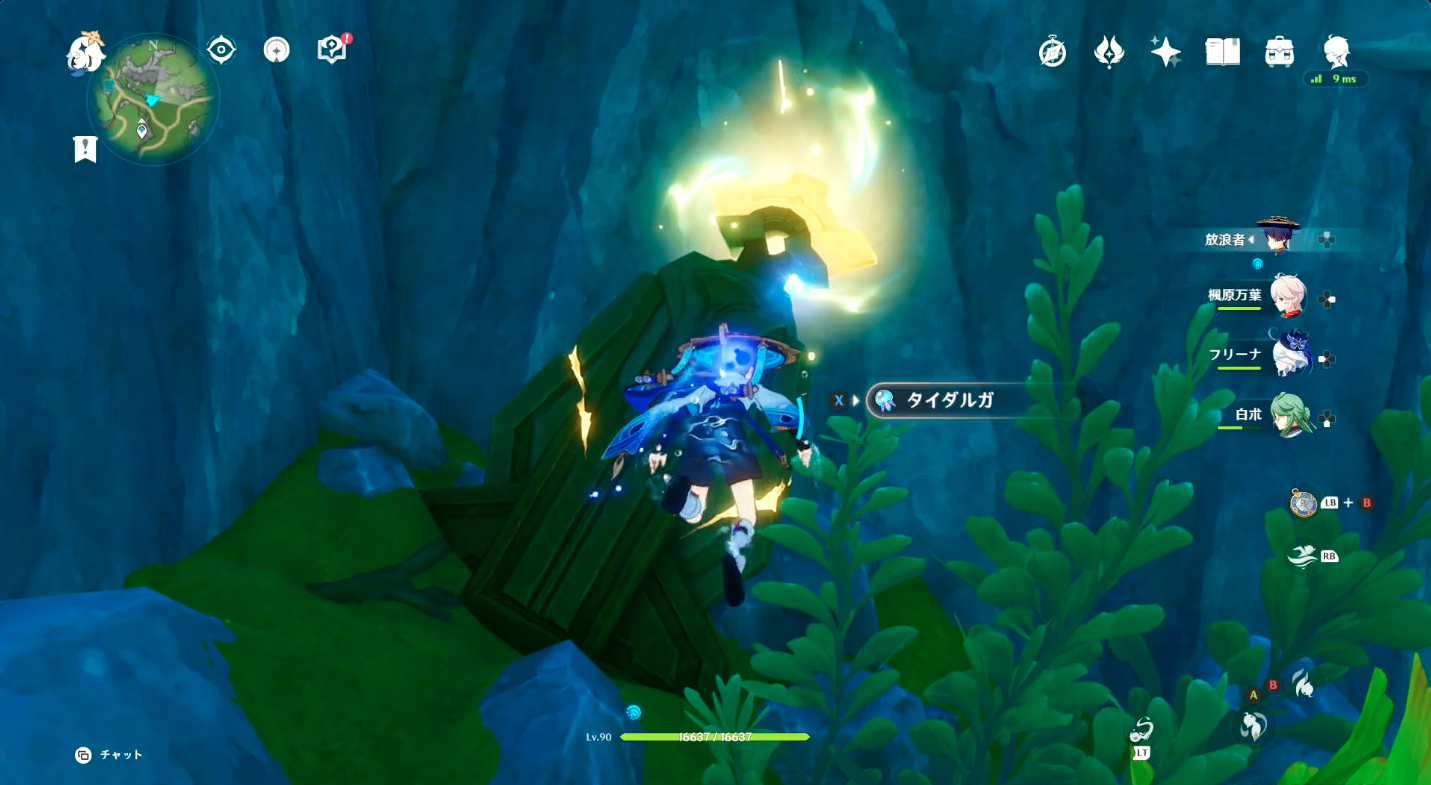1431x785 pixels.
Task: Open the character profile head icon
Action: (x=1336, y=50)
